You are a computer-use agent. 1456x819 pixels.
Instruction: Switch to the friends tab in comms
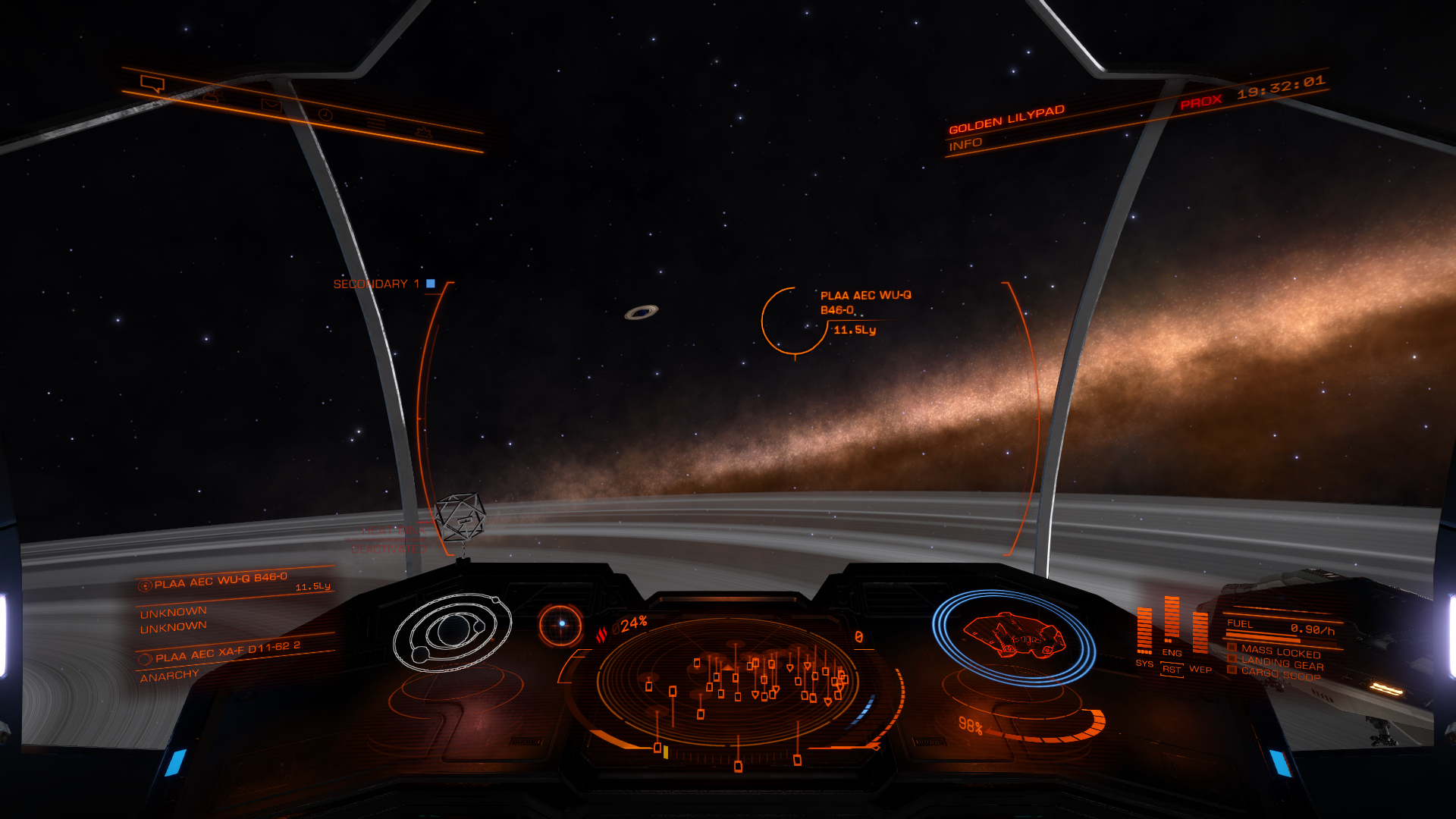point(212,95)
